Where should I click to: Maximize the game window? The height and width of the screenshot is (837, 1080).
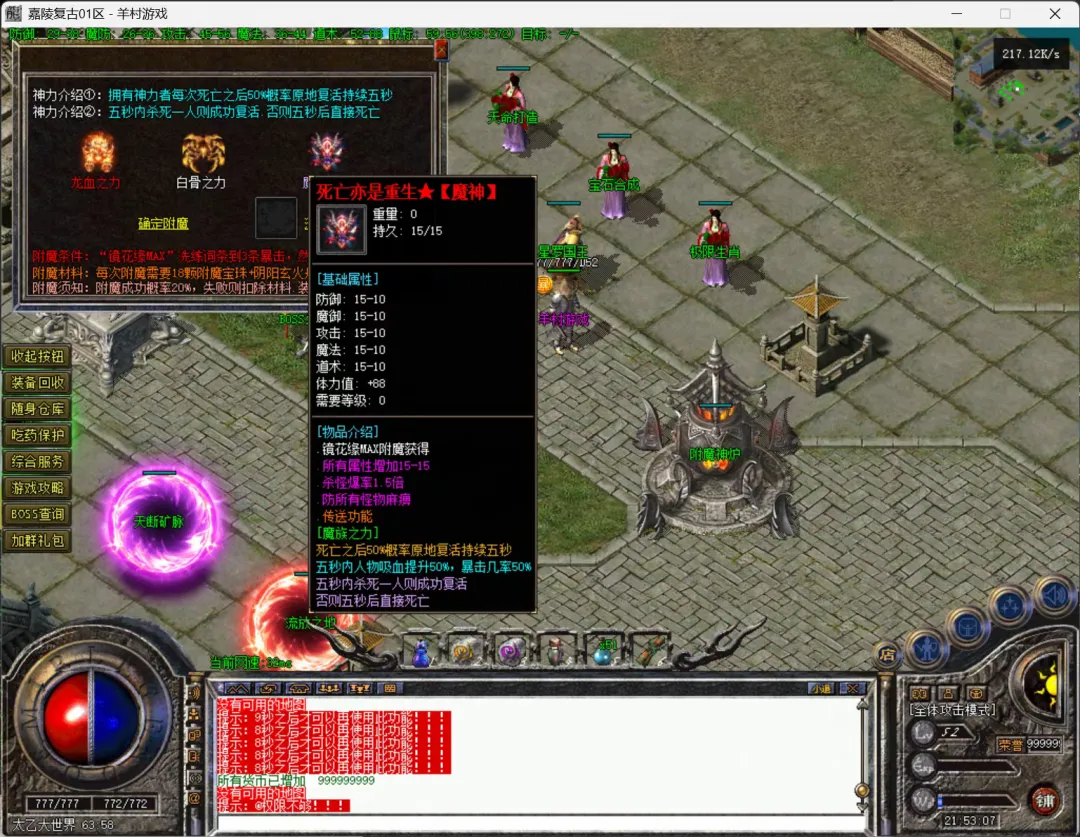1005,14
